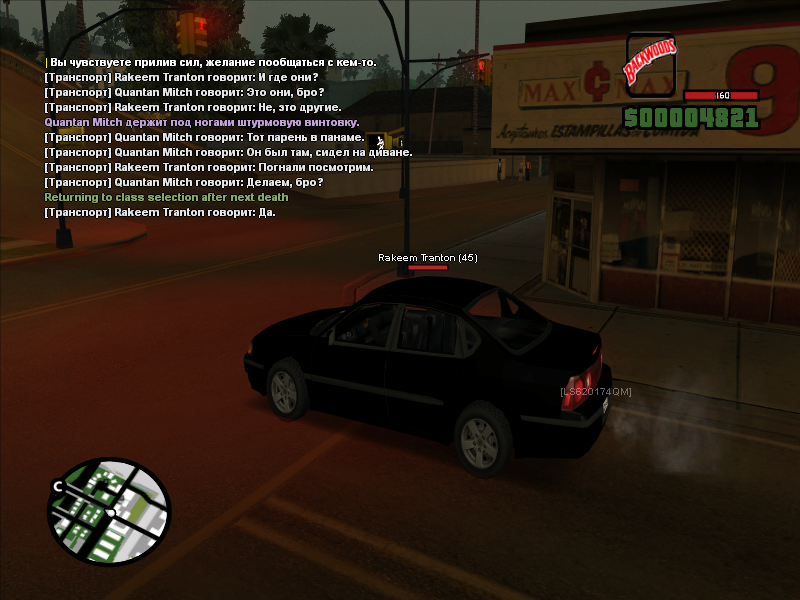This screenshot has width=800, height=600.
Task: Click the green class selection notice
Action: [x=166, y=197]
